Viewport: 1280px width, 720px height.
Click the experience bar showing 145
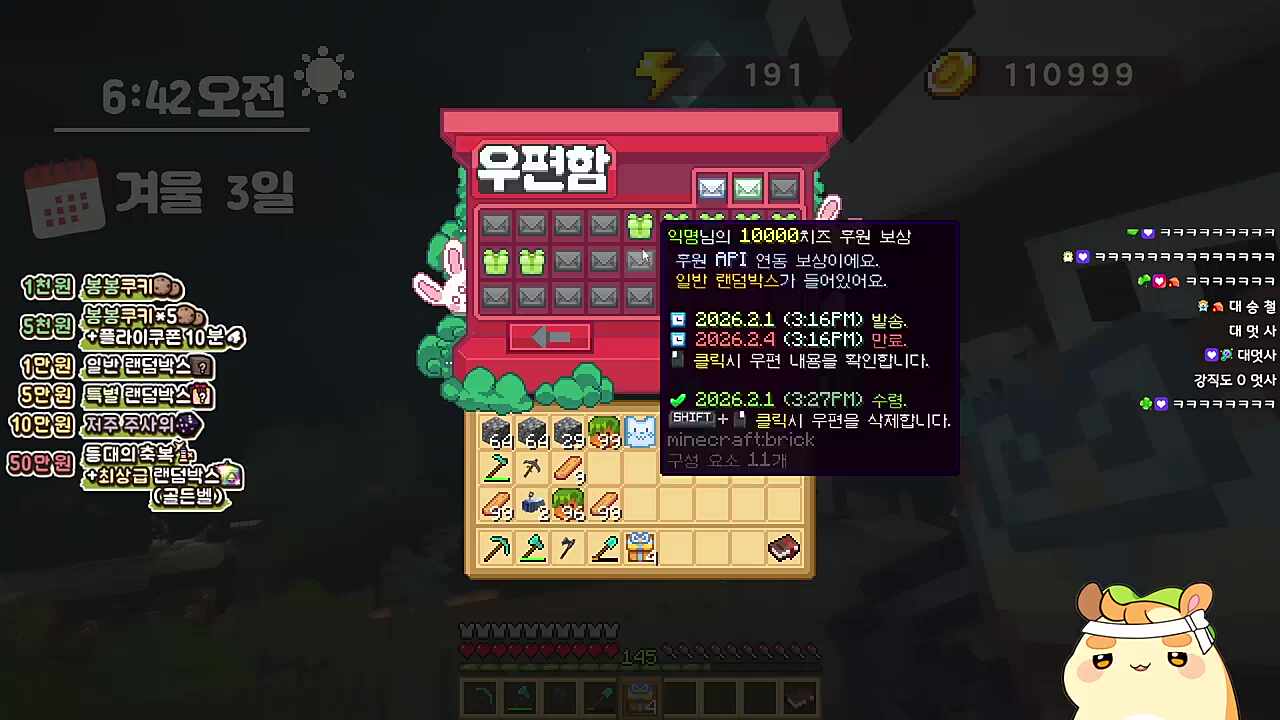coord(640,657)
